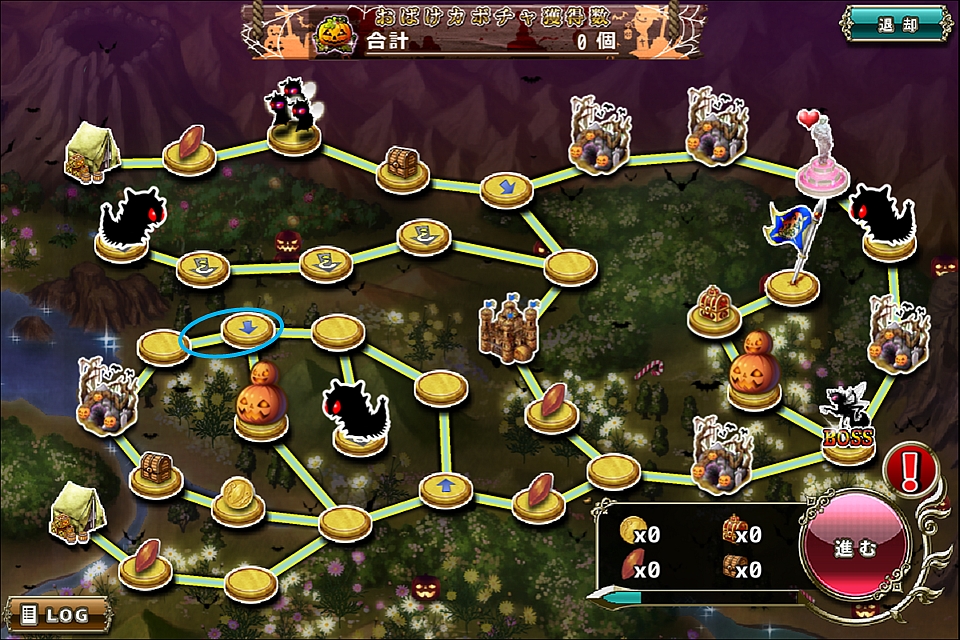Open the LOG panel

pos(56,612)
